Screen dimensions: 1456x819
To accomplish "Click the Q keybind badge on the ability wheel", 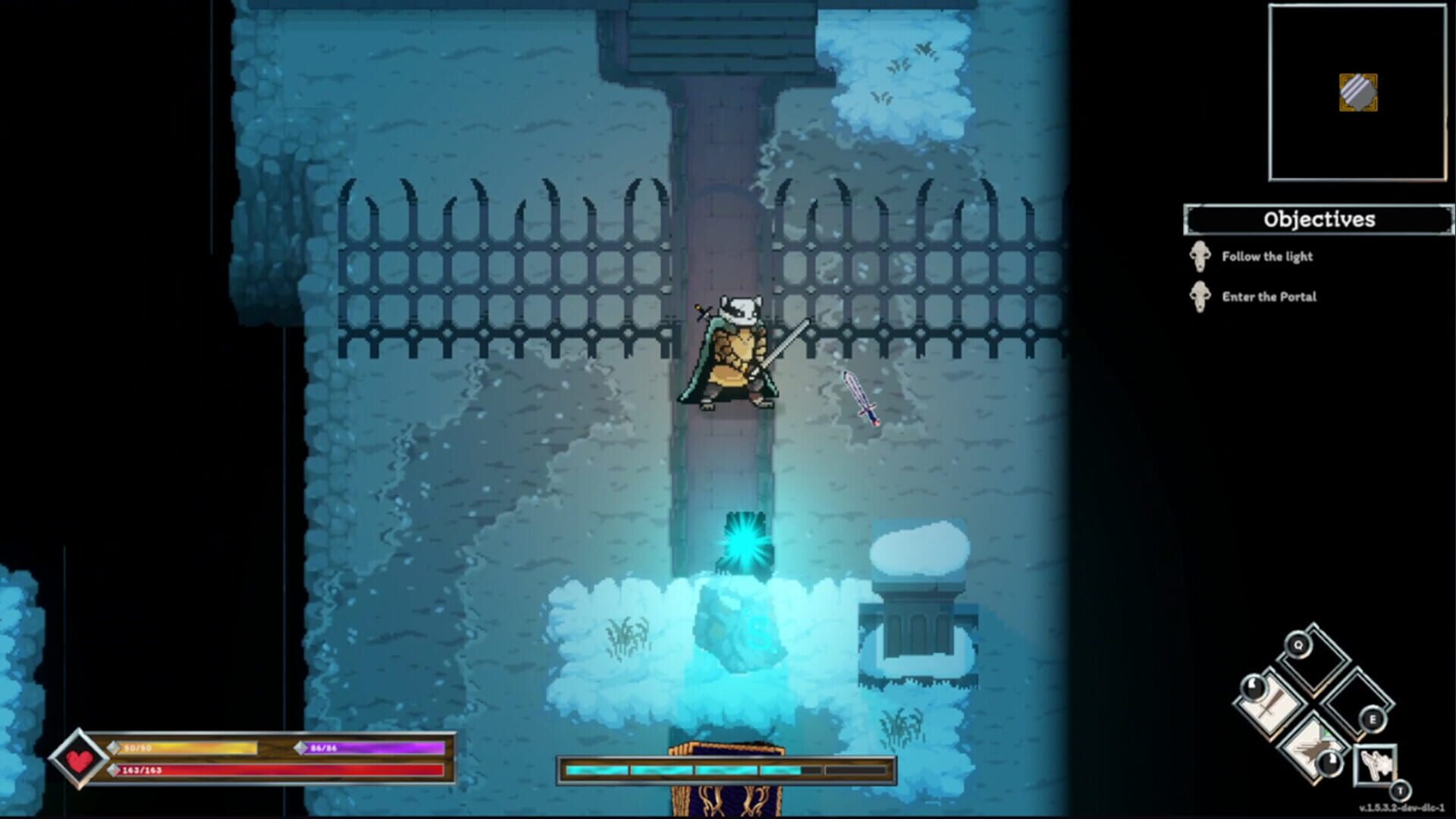I will tap(1298, 645).
